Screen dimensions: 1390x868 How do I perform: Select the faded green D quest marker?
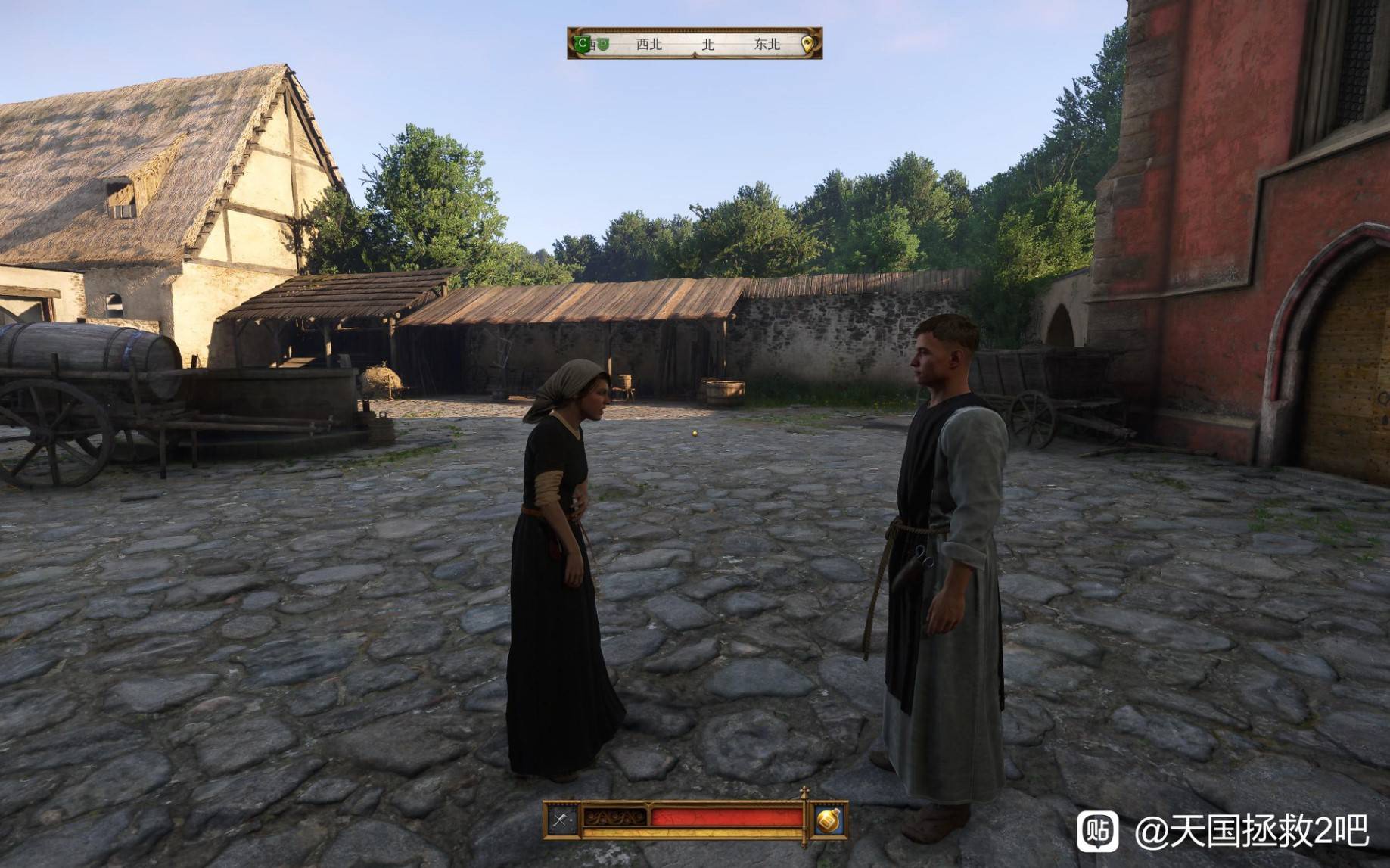coord(602,44)
